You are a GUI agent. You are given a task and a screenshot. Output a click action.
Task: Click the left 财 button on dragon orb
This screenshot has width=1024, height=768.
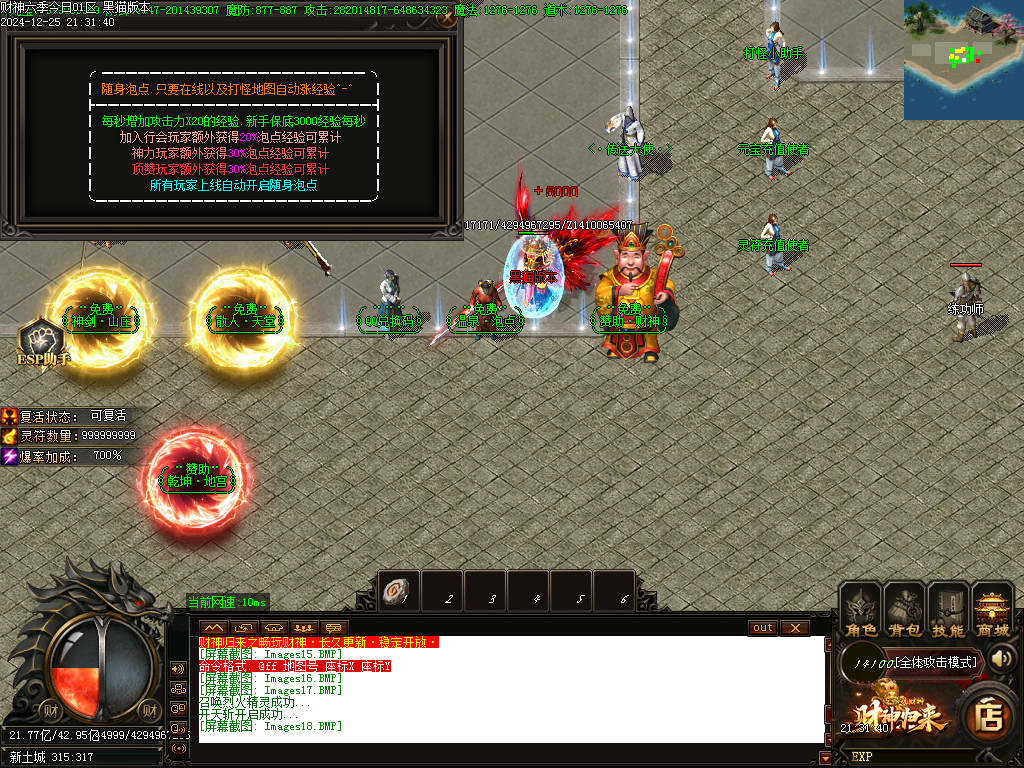click(51, 711)
